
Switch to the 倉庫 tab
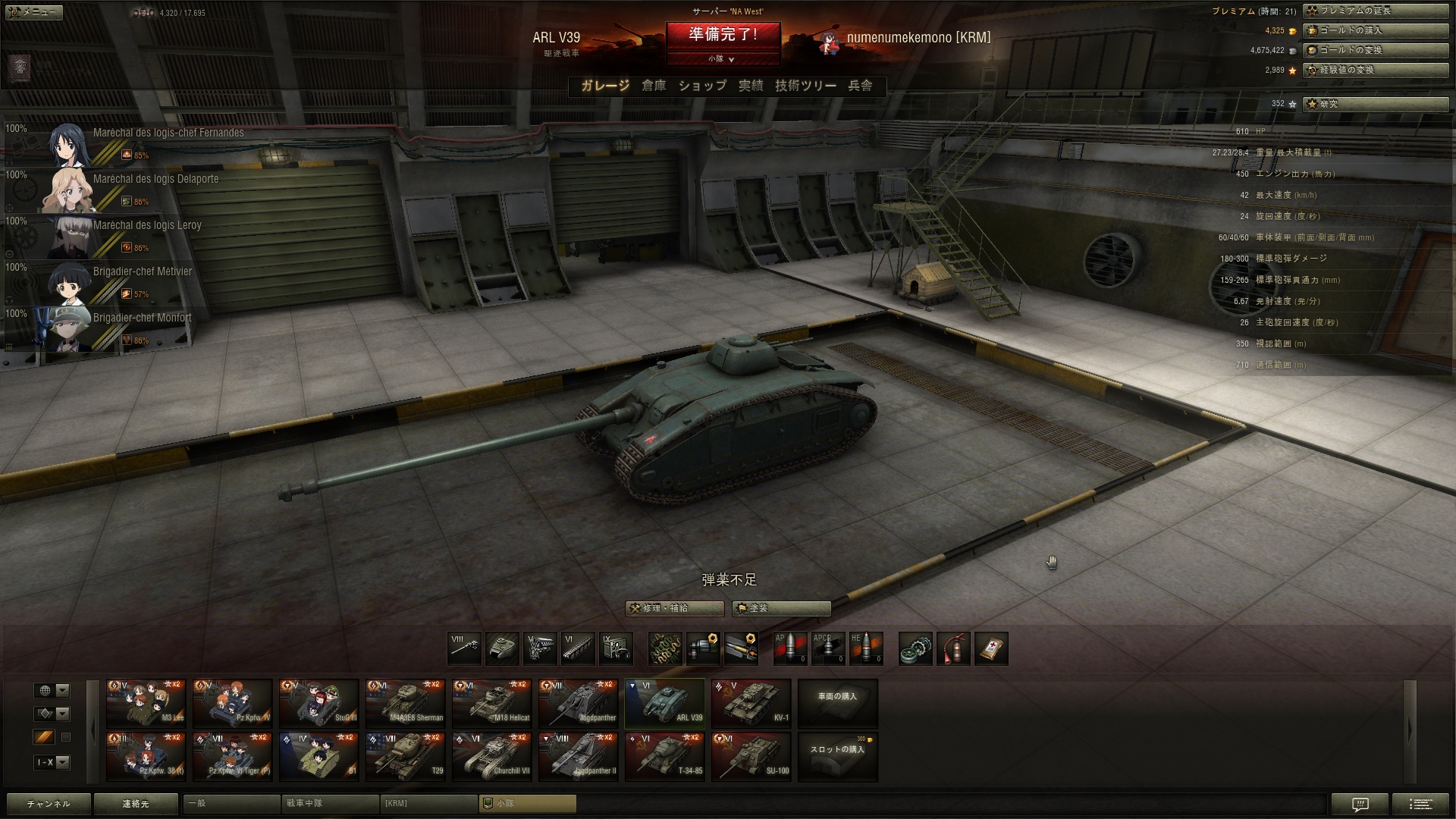tap(654, 86)
